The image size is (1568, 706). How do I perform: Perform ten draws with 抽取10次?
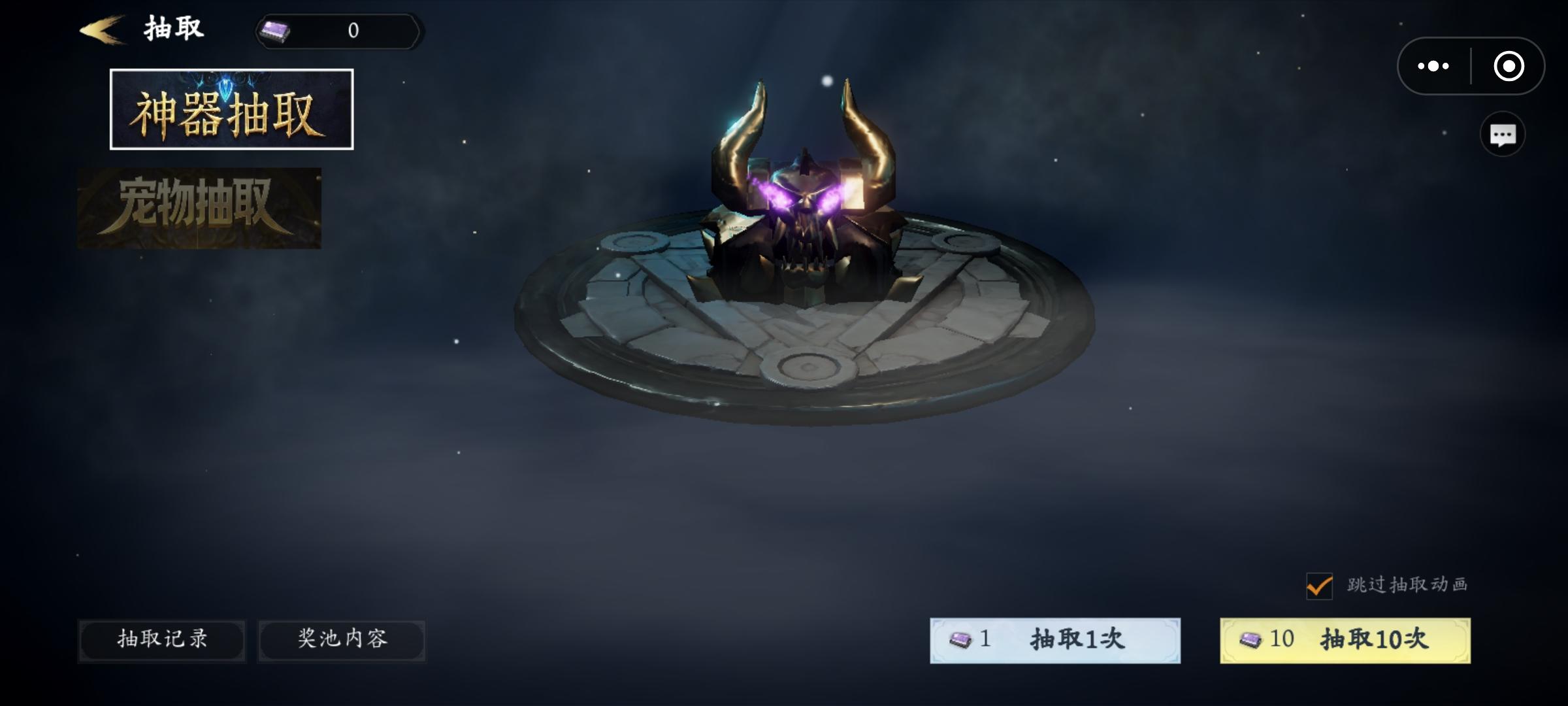[x=1345, y=641]
